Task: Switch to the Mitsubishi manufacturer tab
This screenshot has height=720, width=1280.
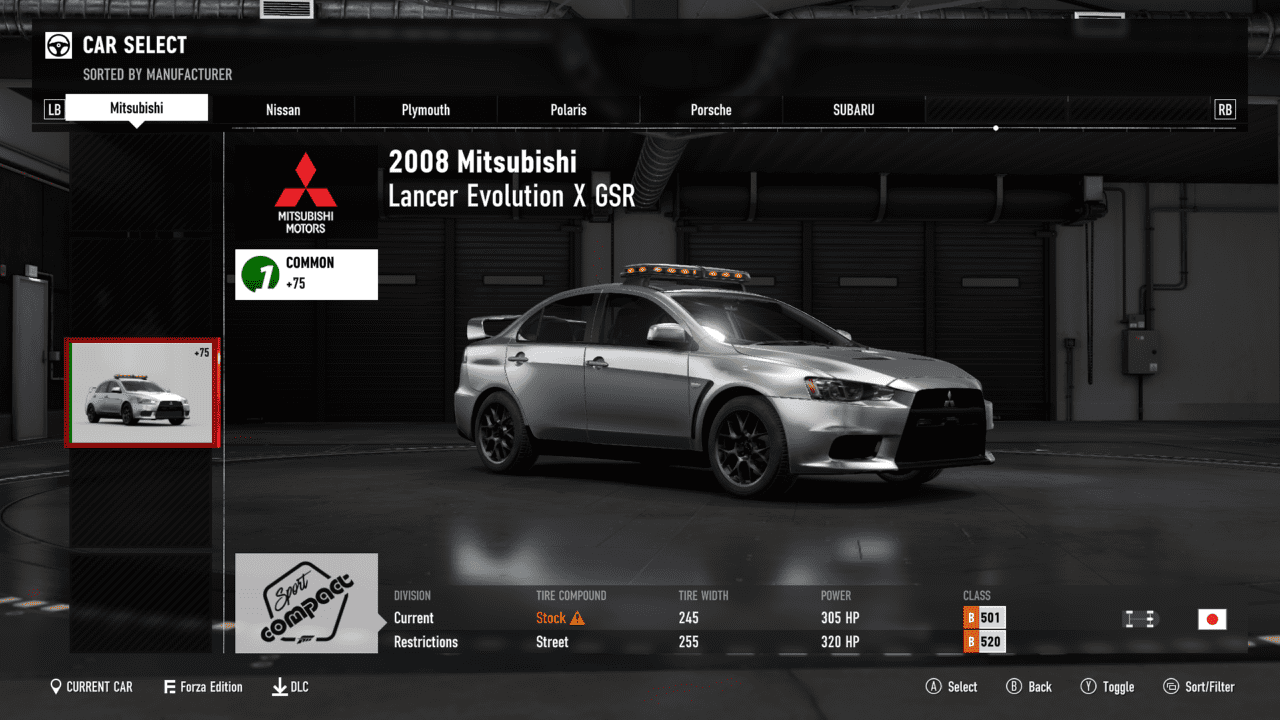Action: click(x=137, y=108)
